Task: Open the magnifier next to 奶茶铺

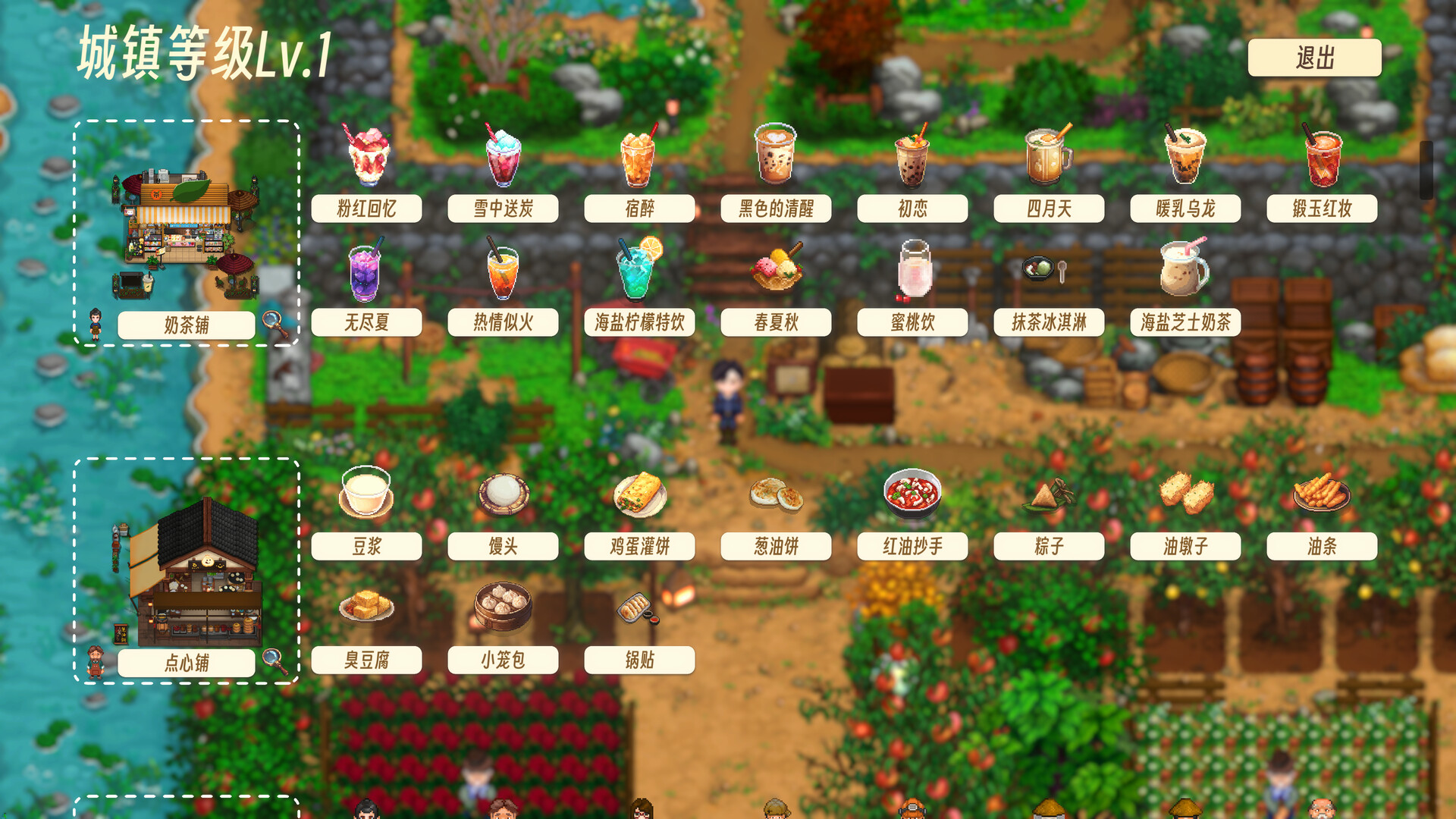Action: [x=276, y=325]
